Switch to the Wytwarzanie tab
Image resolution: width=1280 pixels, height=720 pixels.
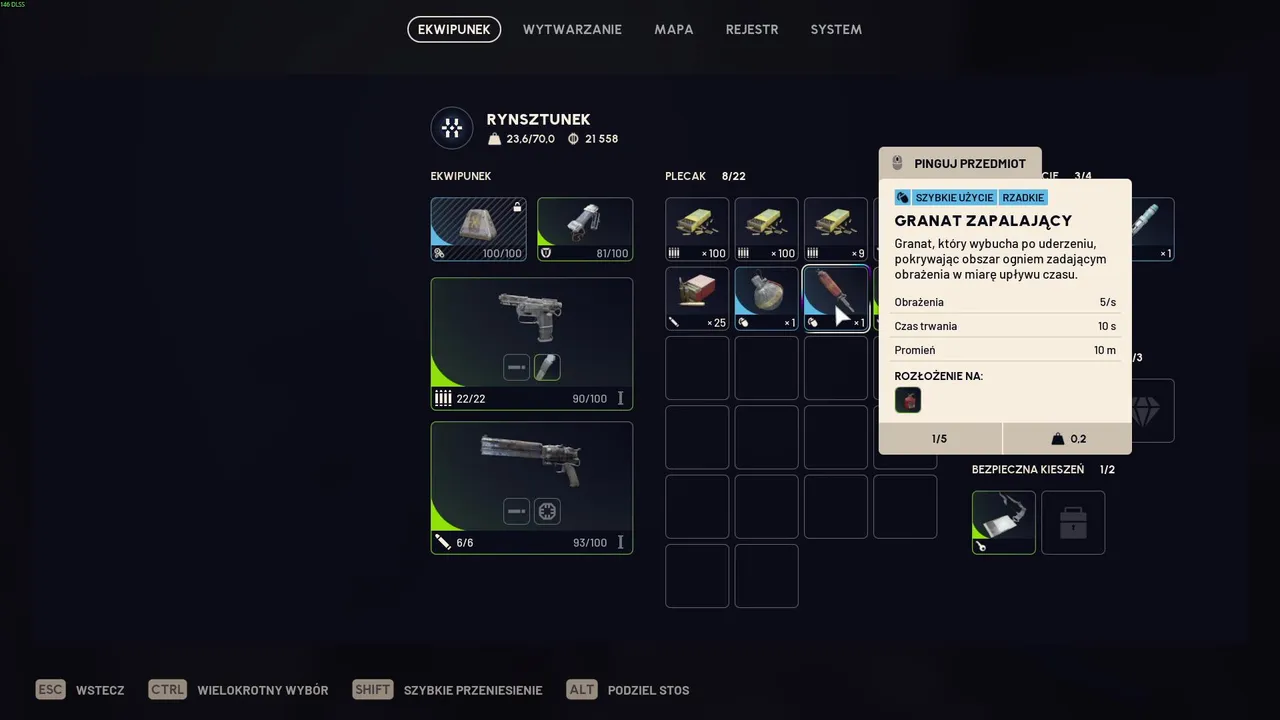point(572,30)
